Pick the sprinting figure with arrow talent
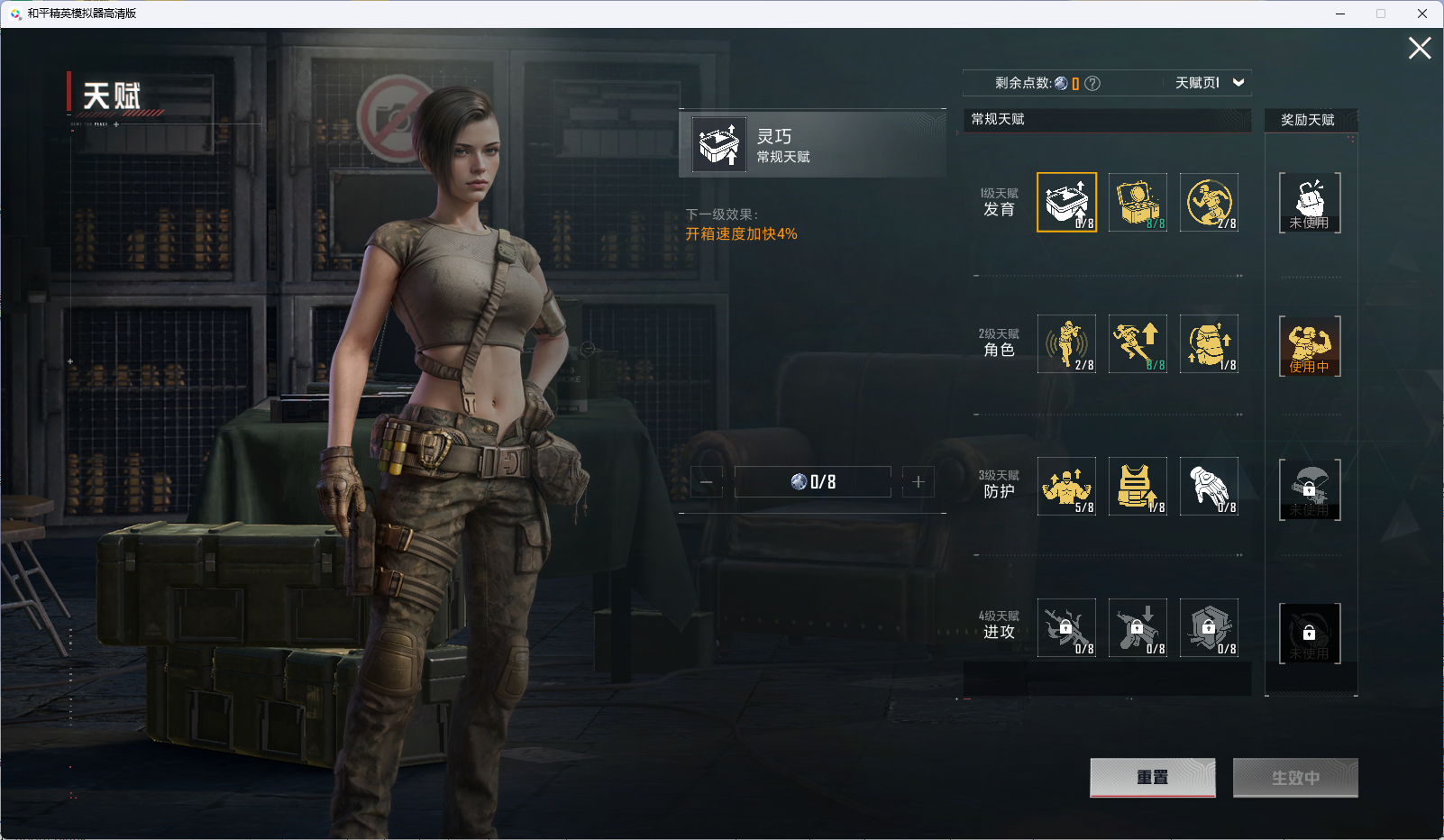This screenshot has width=1444, height=840. (1138, 343)
